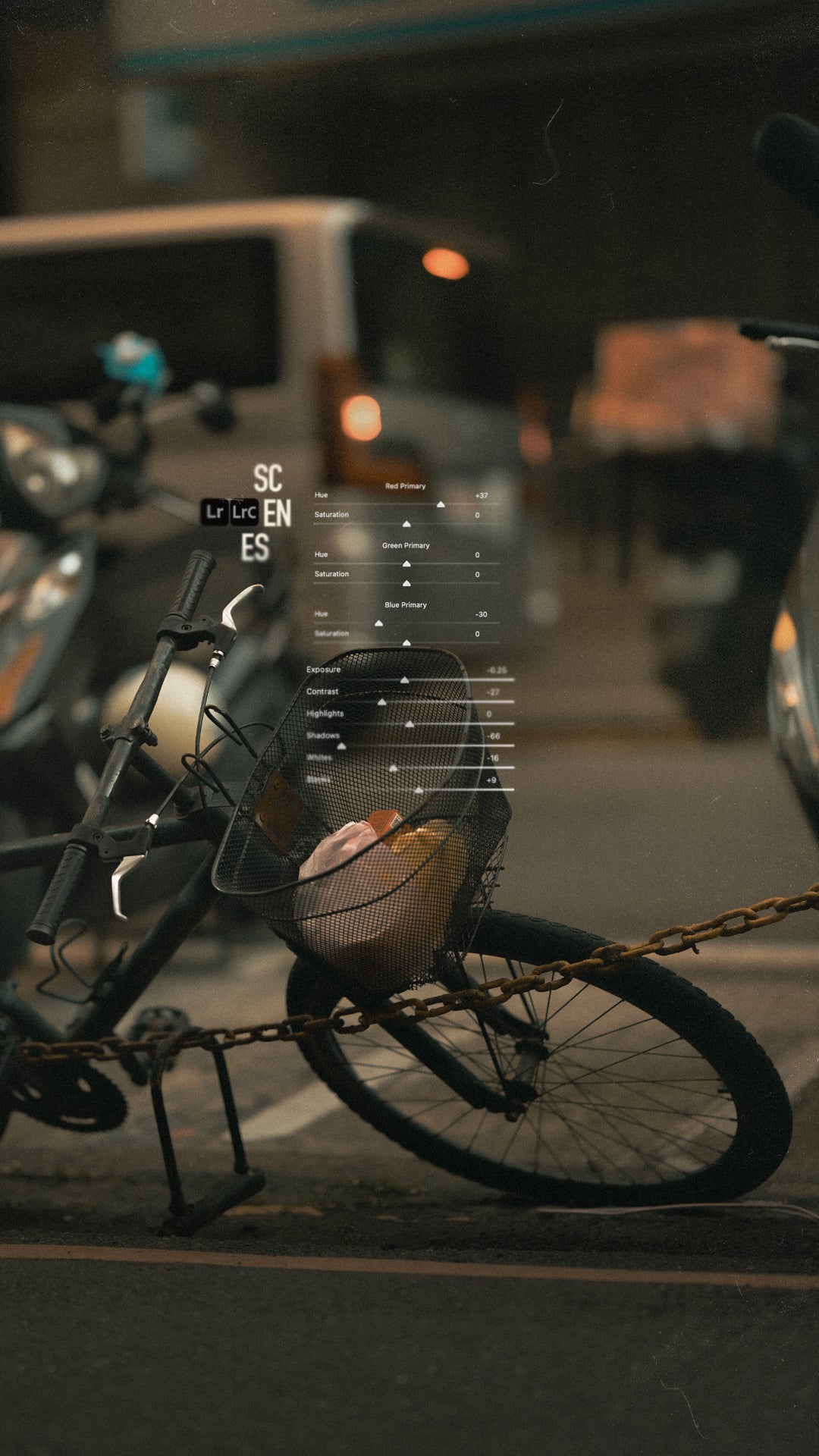
Task: Select the Shadows slider handle
Action: [341, 746]
